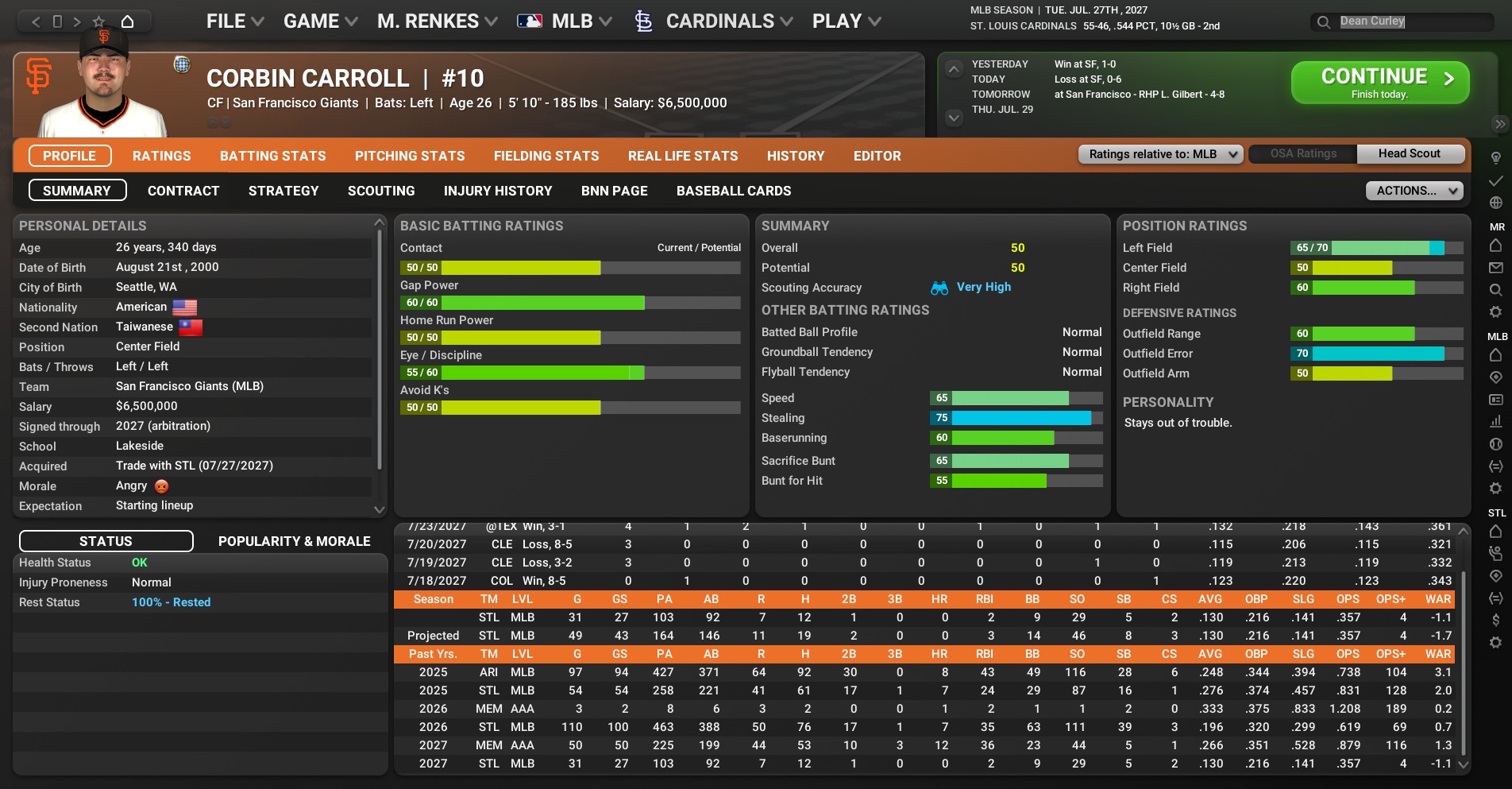The image size is (1512, 789).
Task: Go to the INJURY HISTORY sub-tab
Action: pyautogui.click(x=497, y=191)
